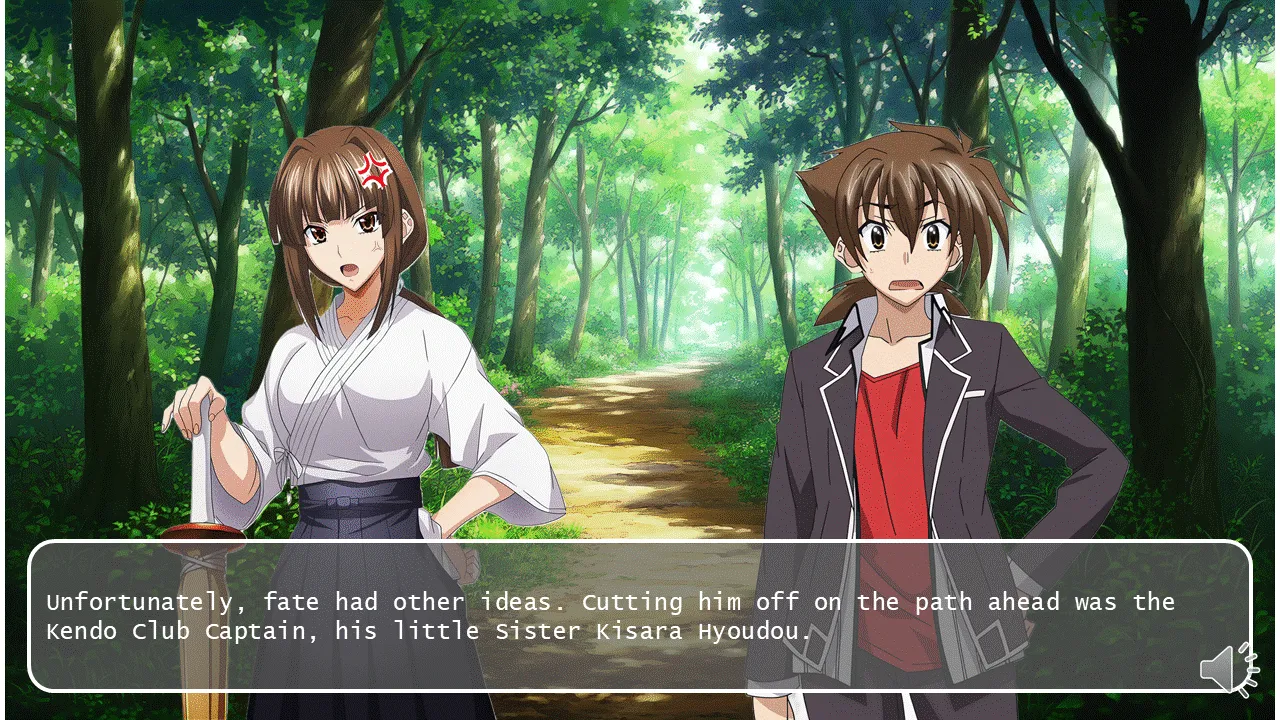Advance the narration dialogue box
1280x720 pixels.
click(x=639, y=616)
